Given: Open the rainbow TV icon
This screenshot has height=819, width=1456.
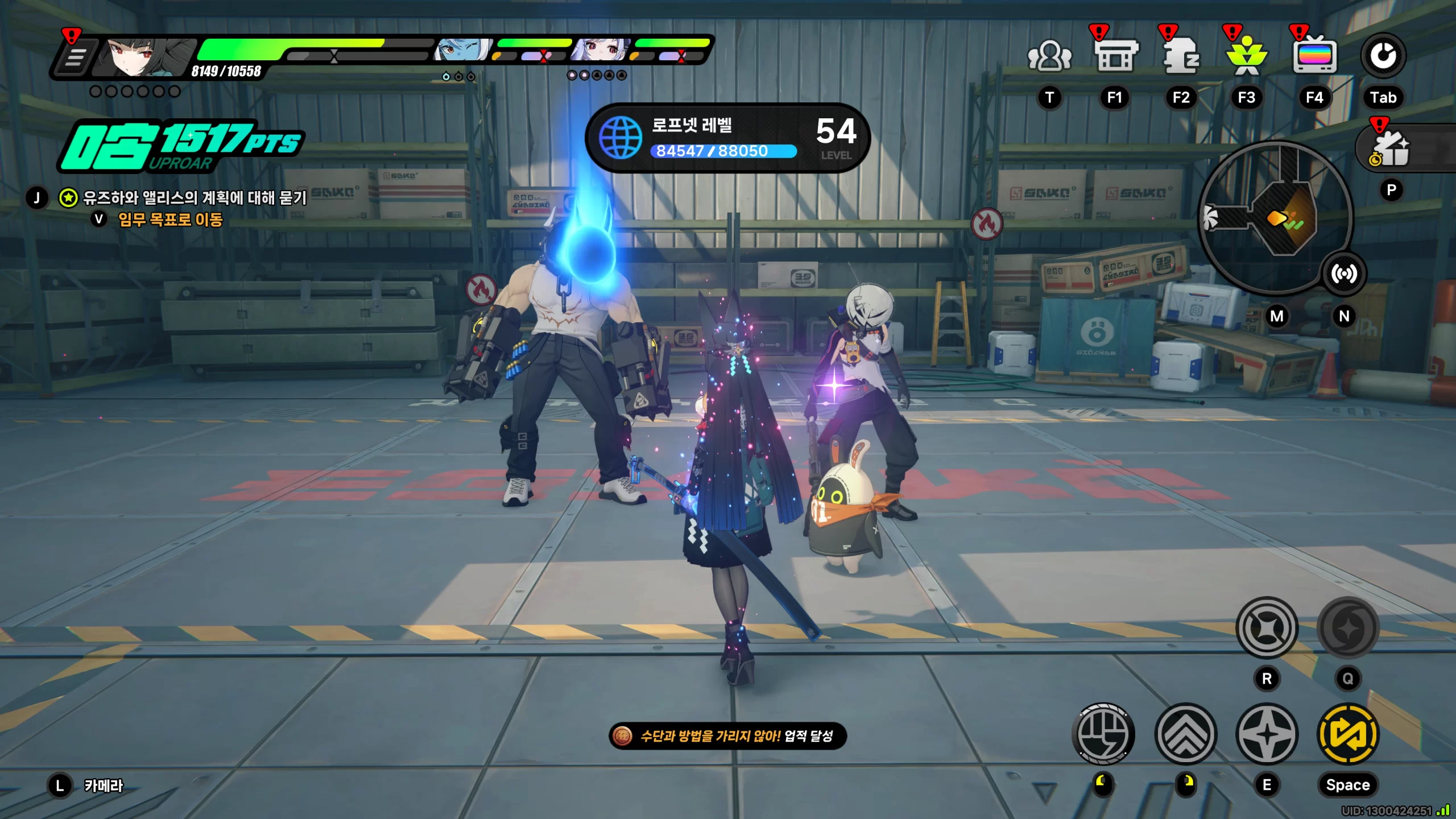Looking at the screenshot, I should click(x=1314, y=57).
